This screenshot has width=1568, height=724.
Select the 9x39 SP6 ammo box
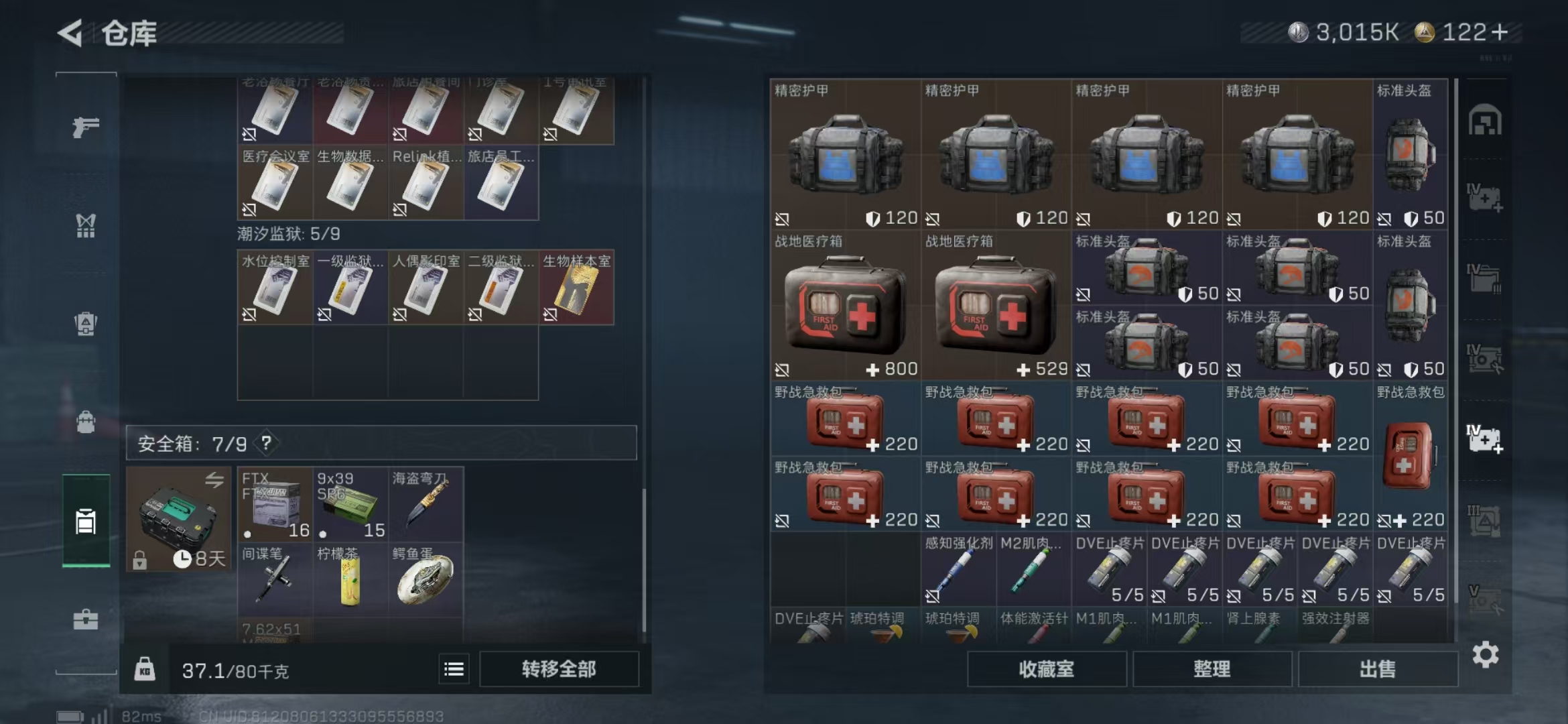[350, 505]
